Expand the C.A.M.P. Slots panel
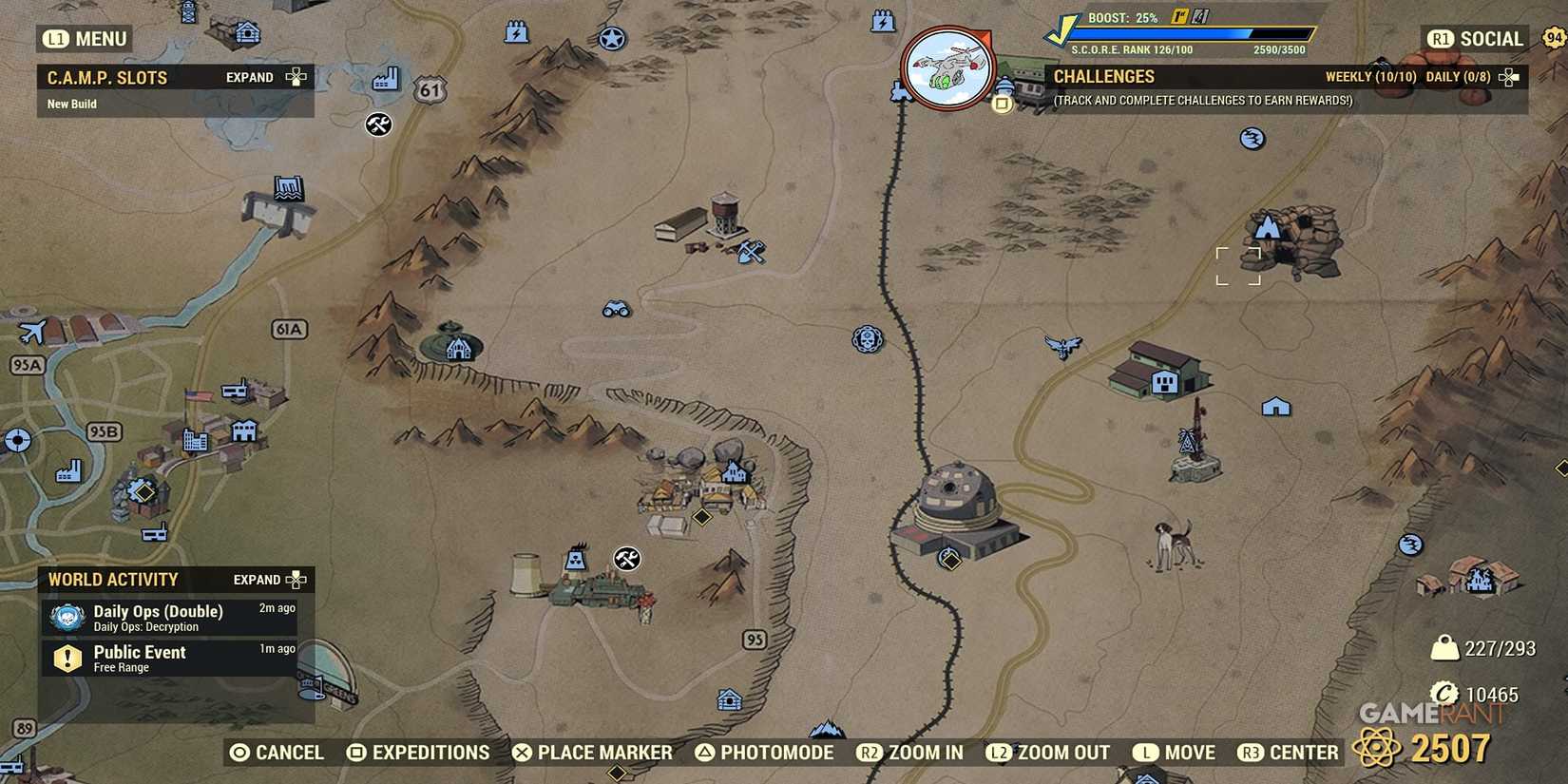 tap(296, 77)
